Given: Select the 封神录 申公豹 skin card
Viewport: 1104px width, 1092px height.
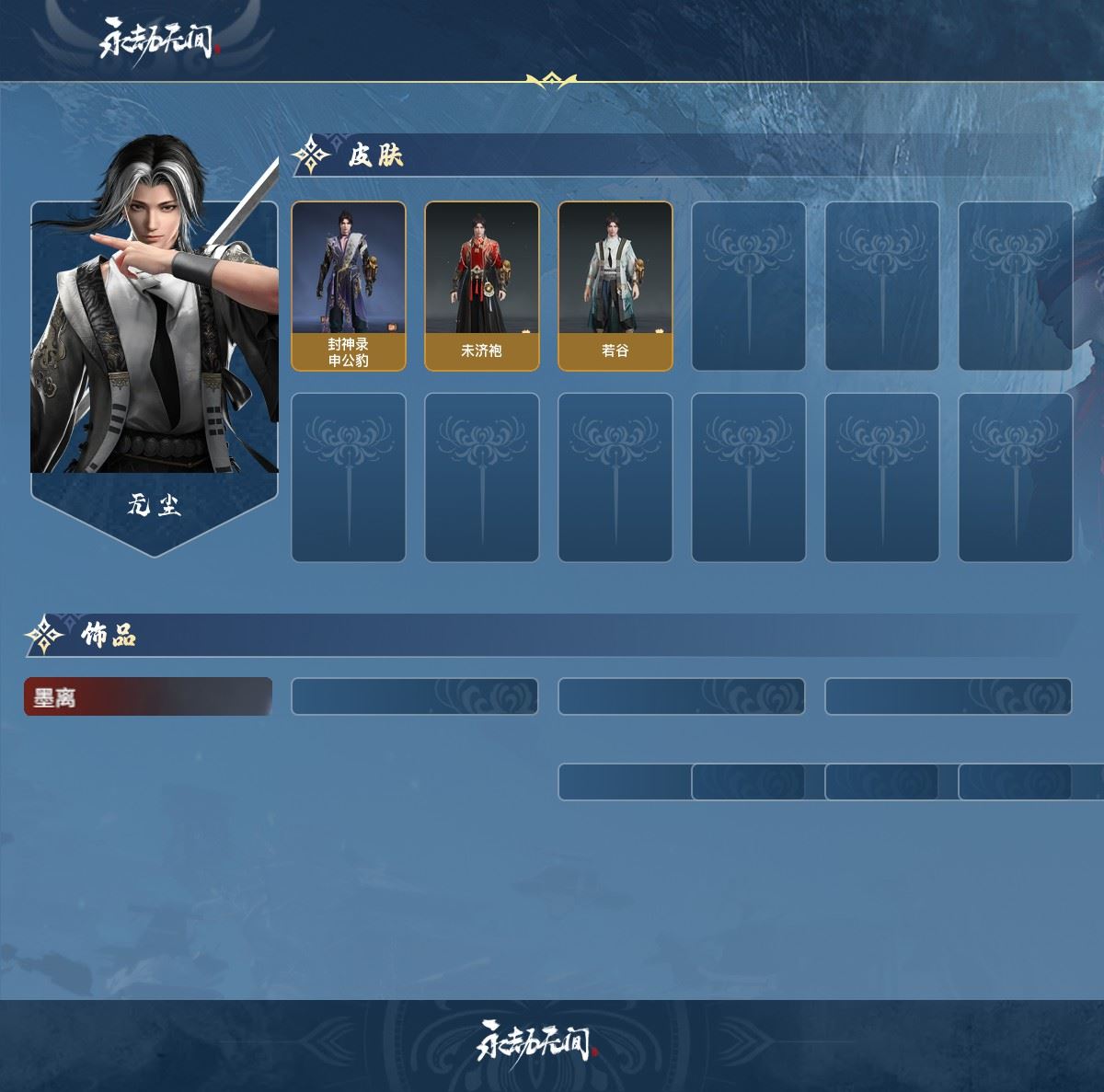Looking at the screenshot, I should coord(349,286).
